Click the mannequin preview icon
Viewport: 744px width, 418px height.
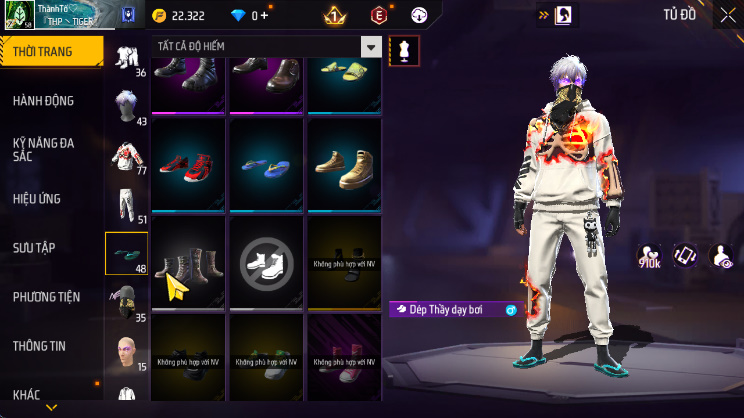[x=404, y=49]
